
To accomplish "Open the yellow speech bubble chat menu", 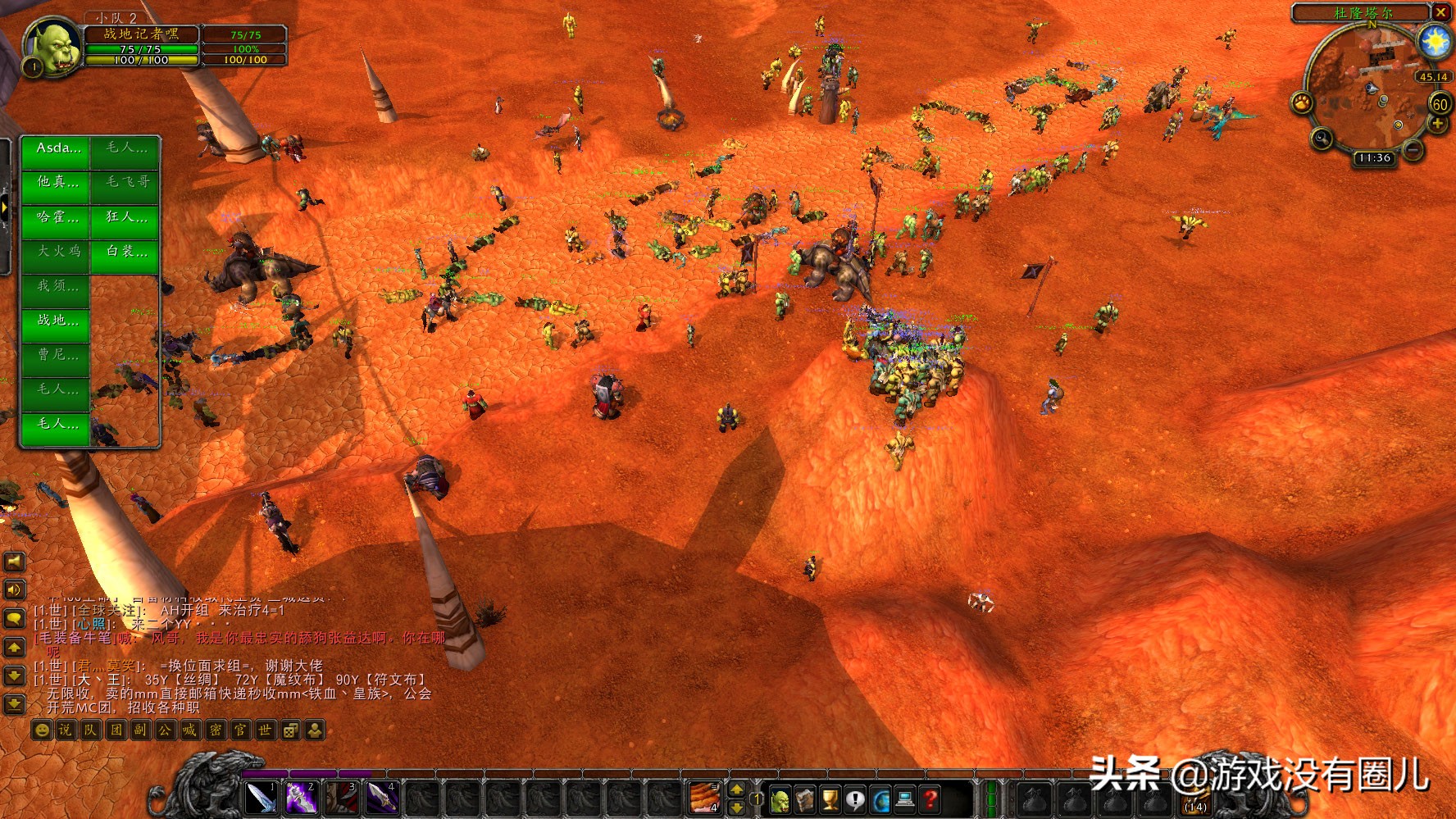I will pyautogui.click(x=15, y=618).
